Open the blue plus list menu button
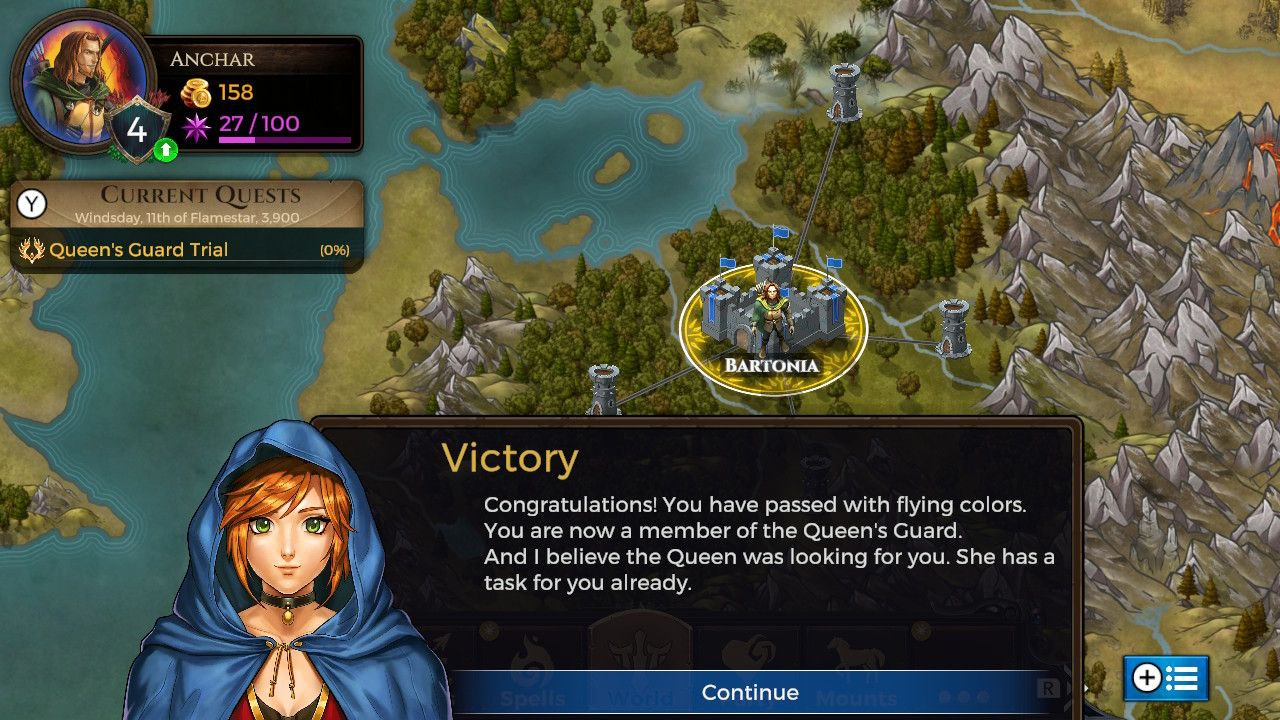The height and width of the screenshot is (720, 1280). coord(1165,678)
